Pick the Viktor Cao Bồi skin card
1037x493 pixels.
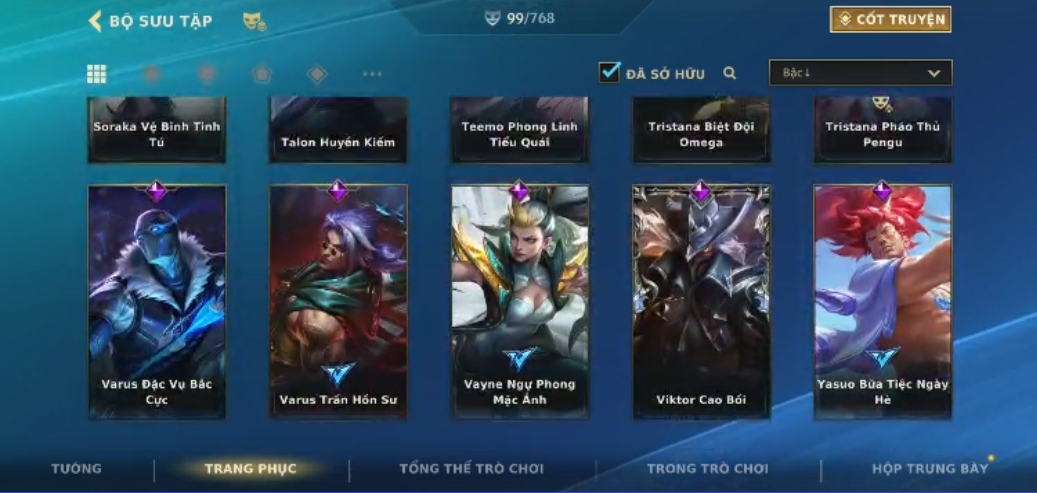701,300
